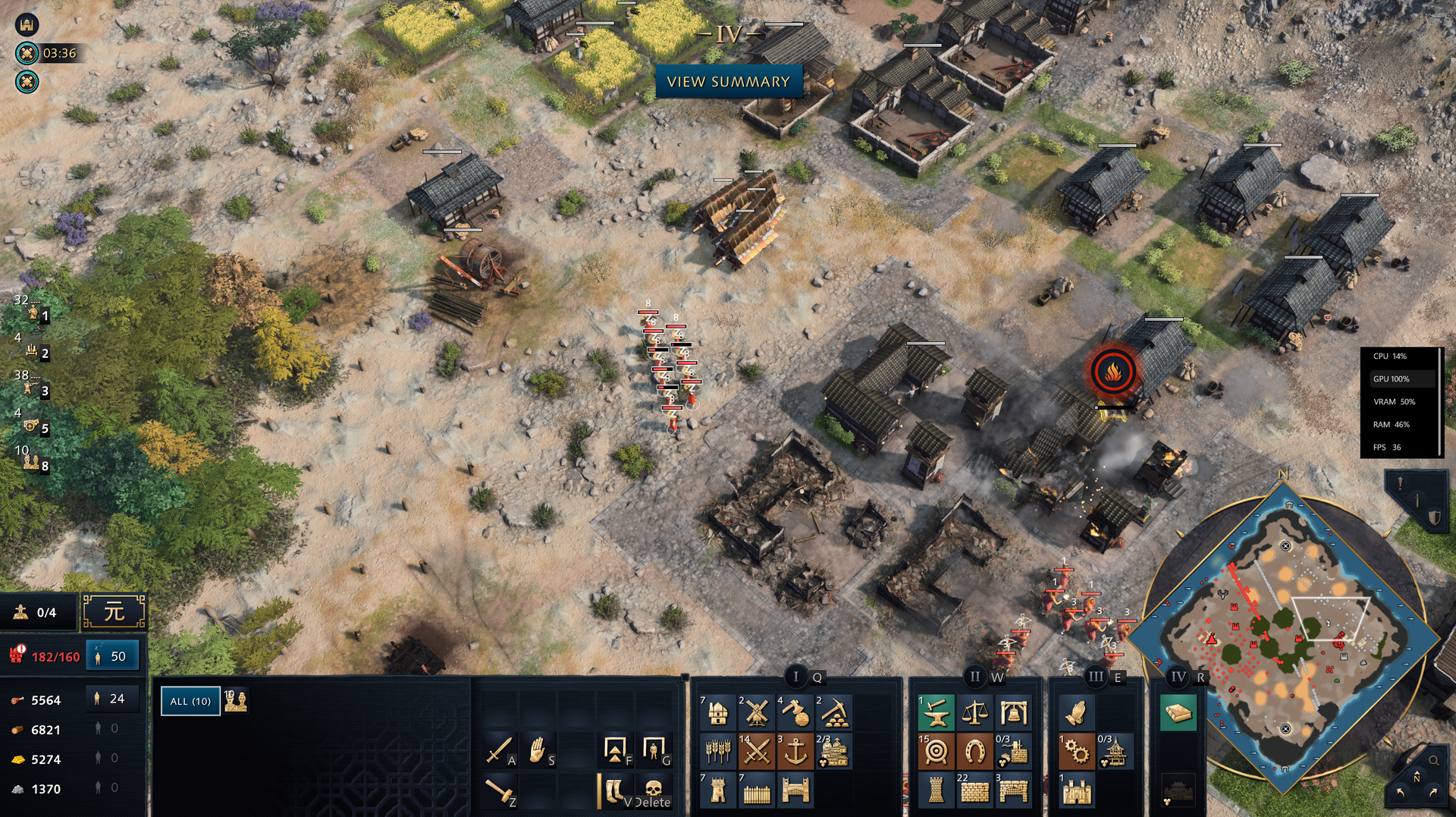This screenshot has height=817, width=1456.
Task: Click the ALL (10) selection filter
Action: [190, 701]
